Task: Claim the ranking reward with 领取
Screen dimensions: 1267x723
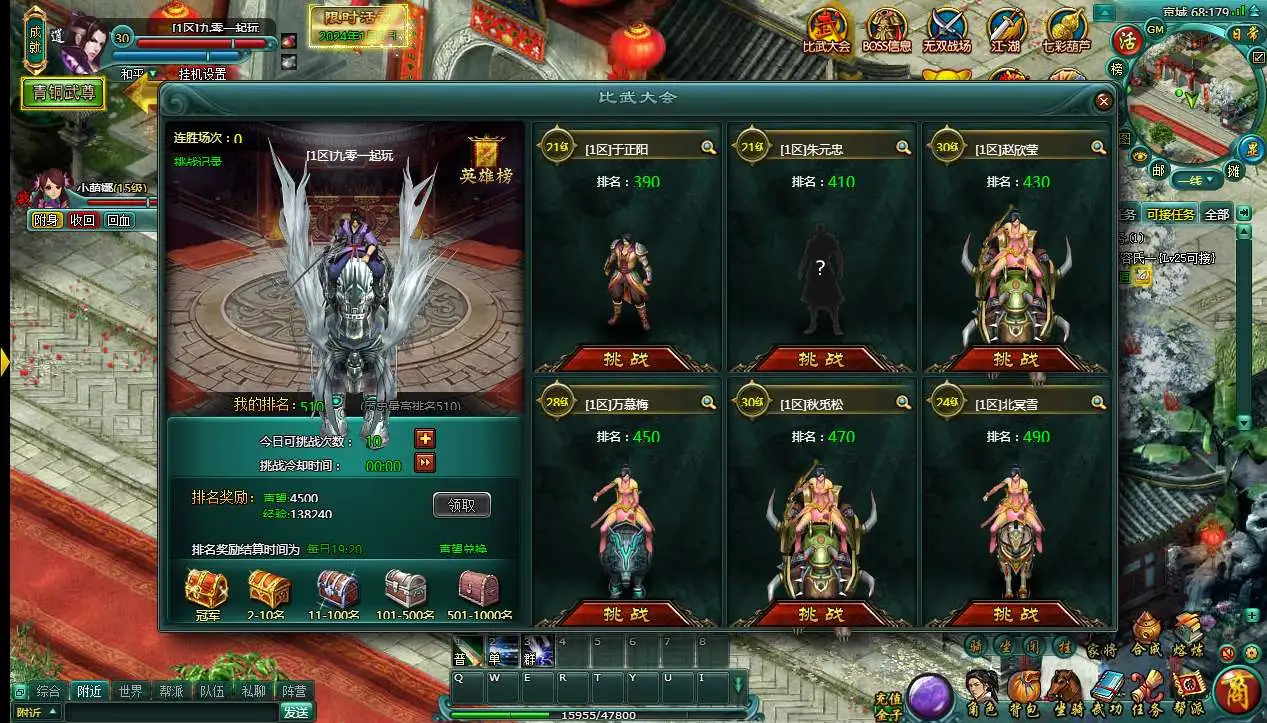Action: point(461,505)
